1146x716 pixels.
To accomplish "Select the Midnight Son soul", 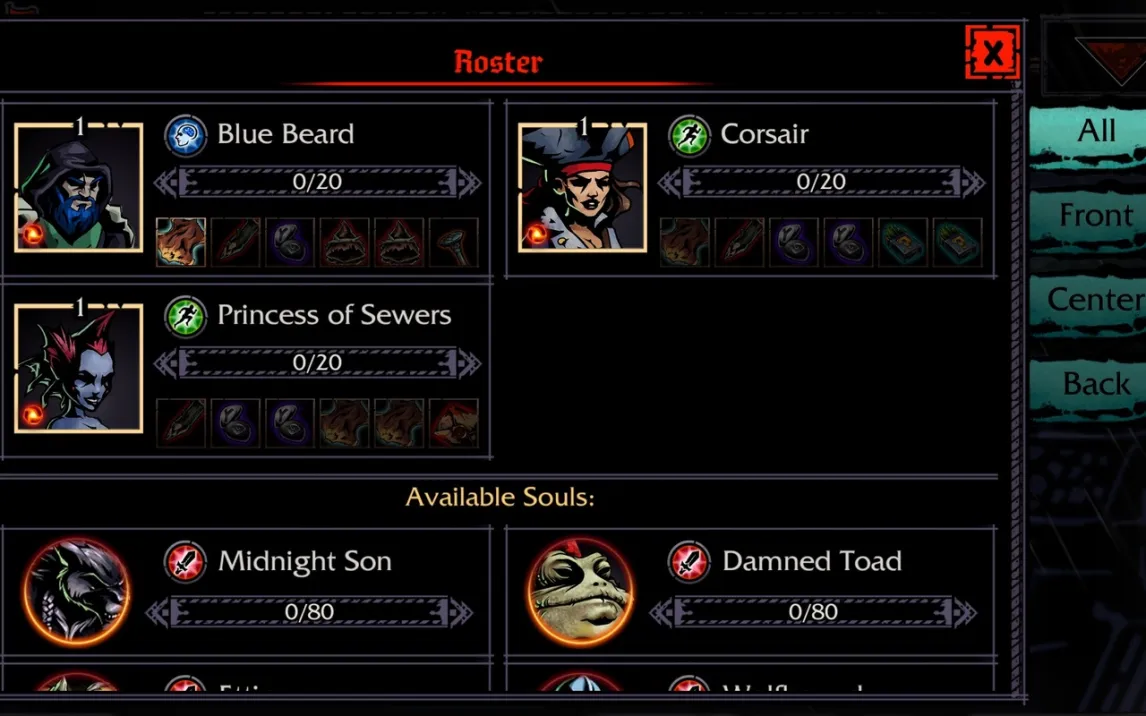I will click(x=77, y=591).
